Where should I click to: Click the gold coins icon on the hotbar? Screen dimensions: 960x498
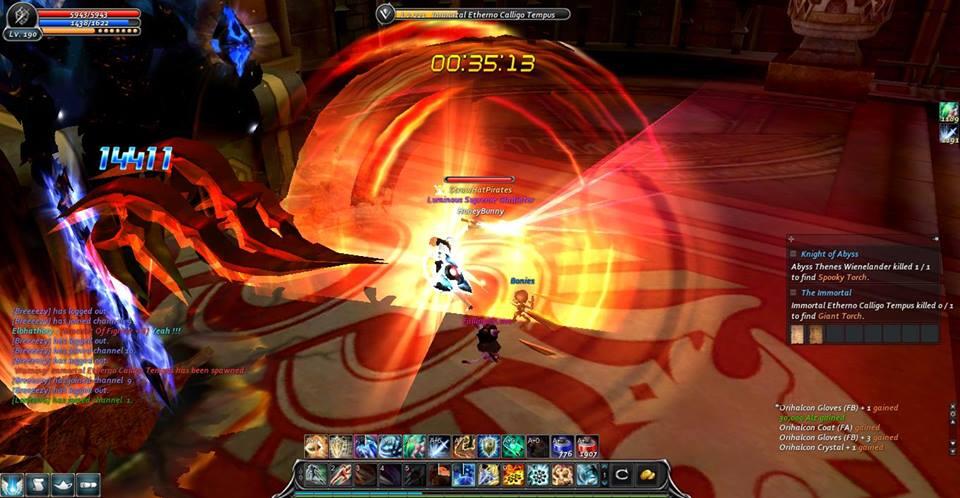point(647,474)
